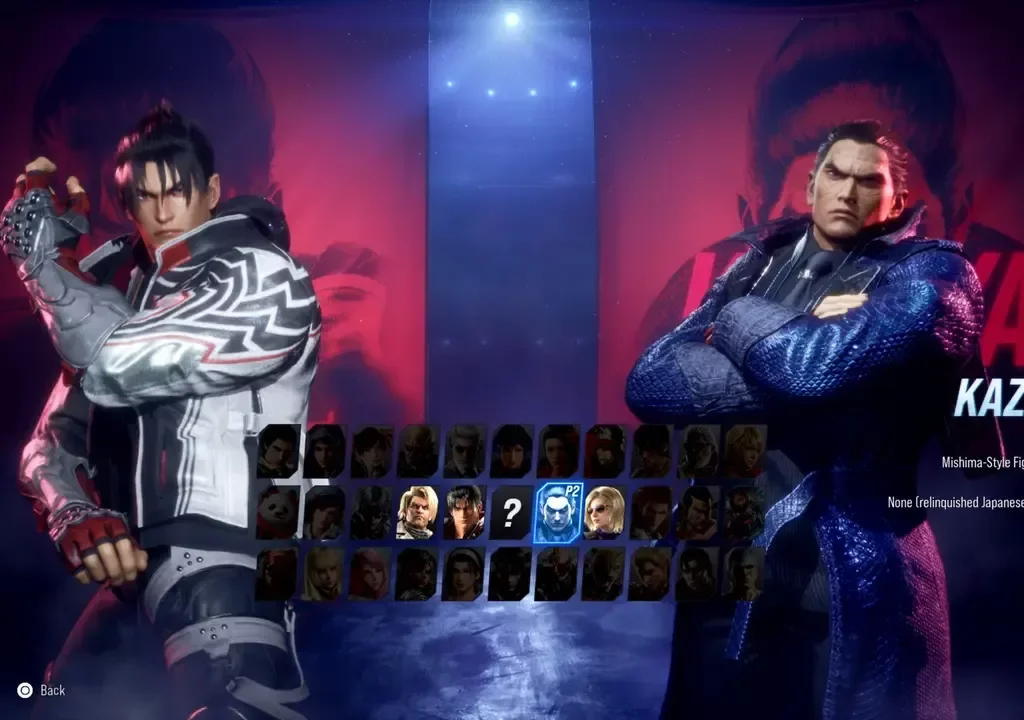Select blonde Lili in the bottom row
The image size is (1024, 720).
324,574
